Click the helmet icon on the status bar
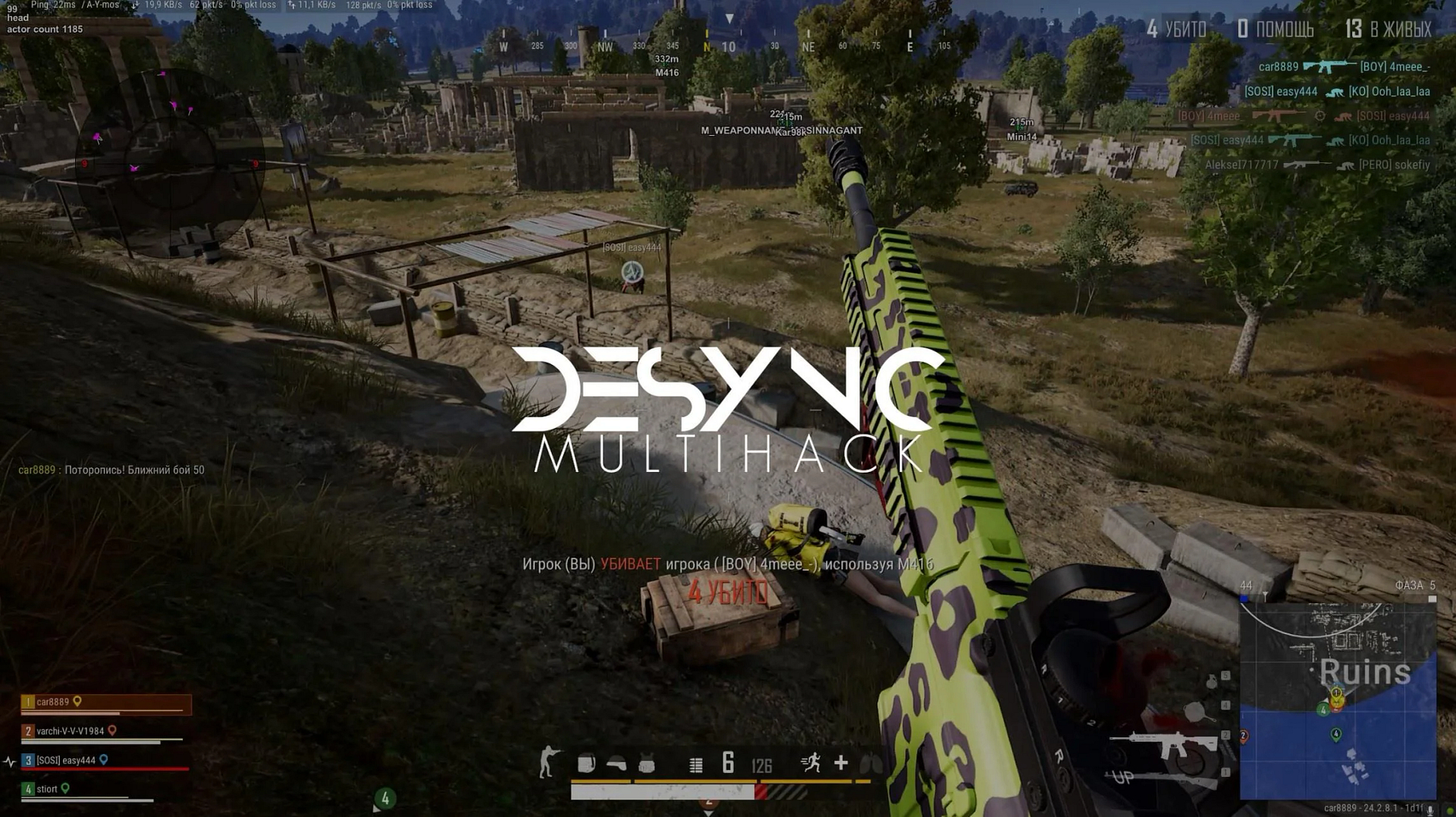 pos(617,765)
